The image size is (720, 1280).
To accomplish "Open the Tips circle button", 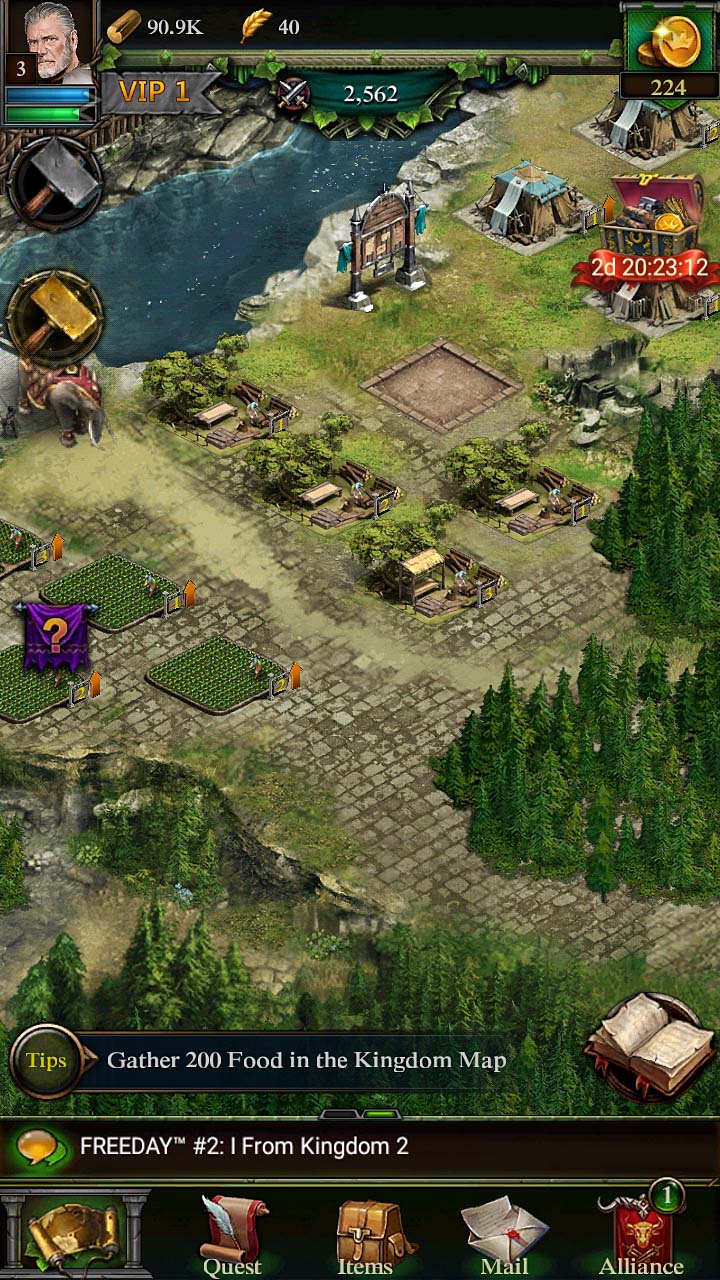I will click(46, 1061).
